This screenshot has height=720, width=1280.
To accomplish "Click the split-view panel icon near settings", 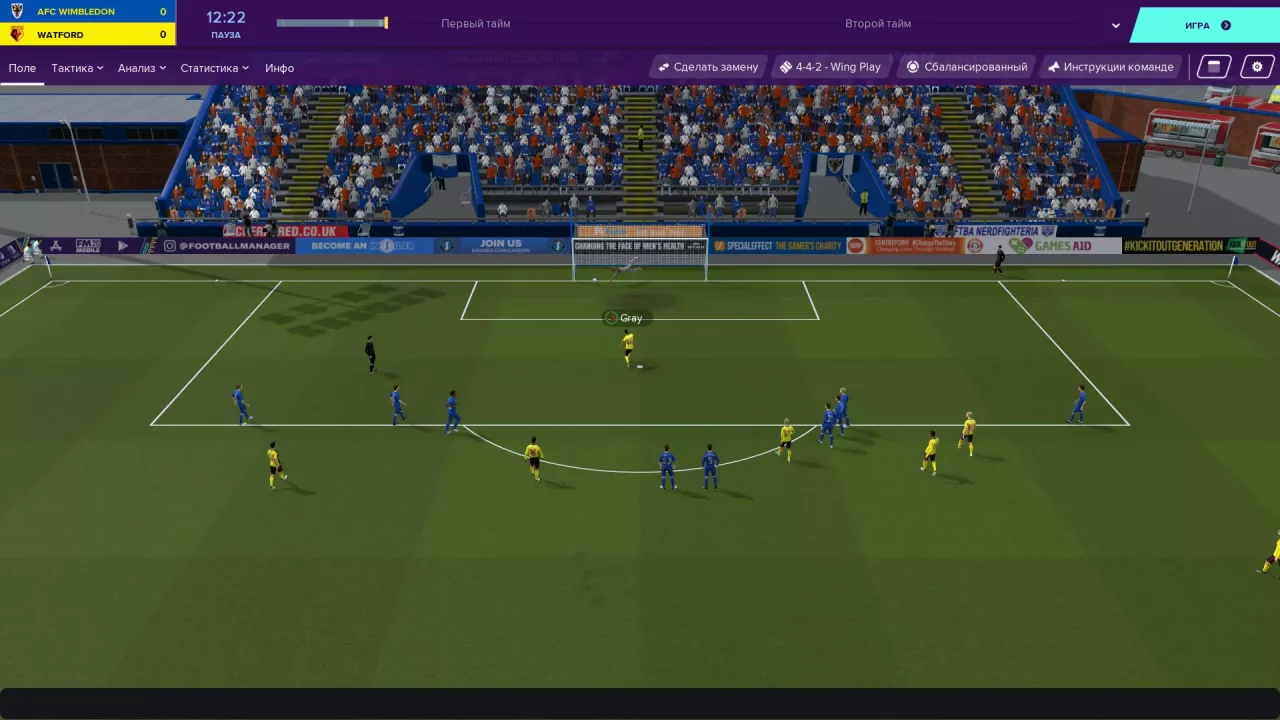I will pyautogui.click(x=1212, y=66).
